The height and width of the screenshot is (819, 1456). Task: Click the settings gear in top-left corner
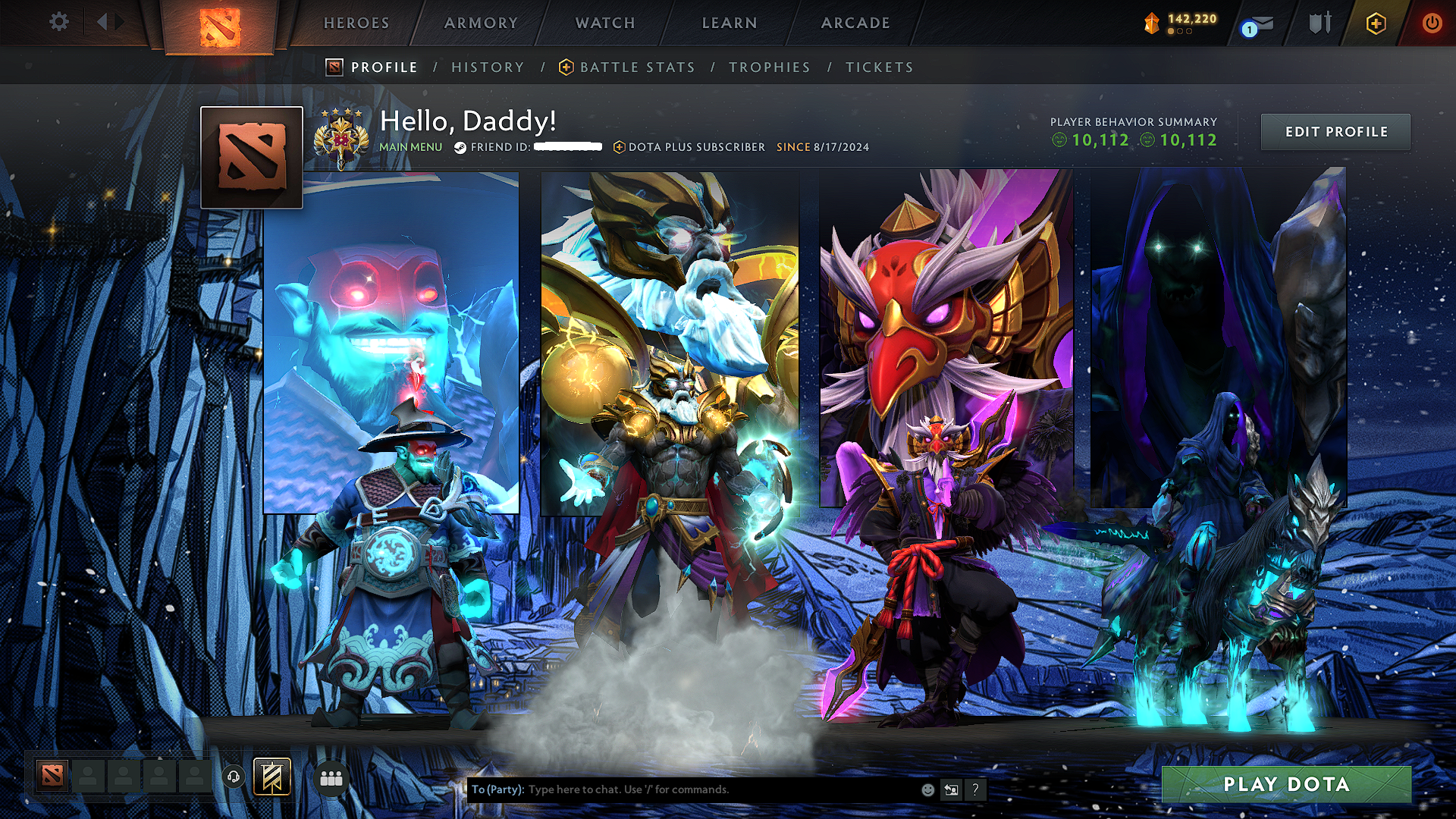point(58,23)
